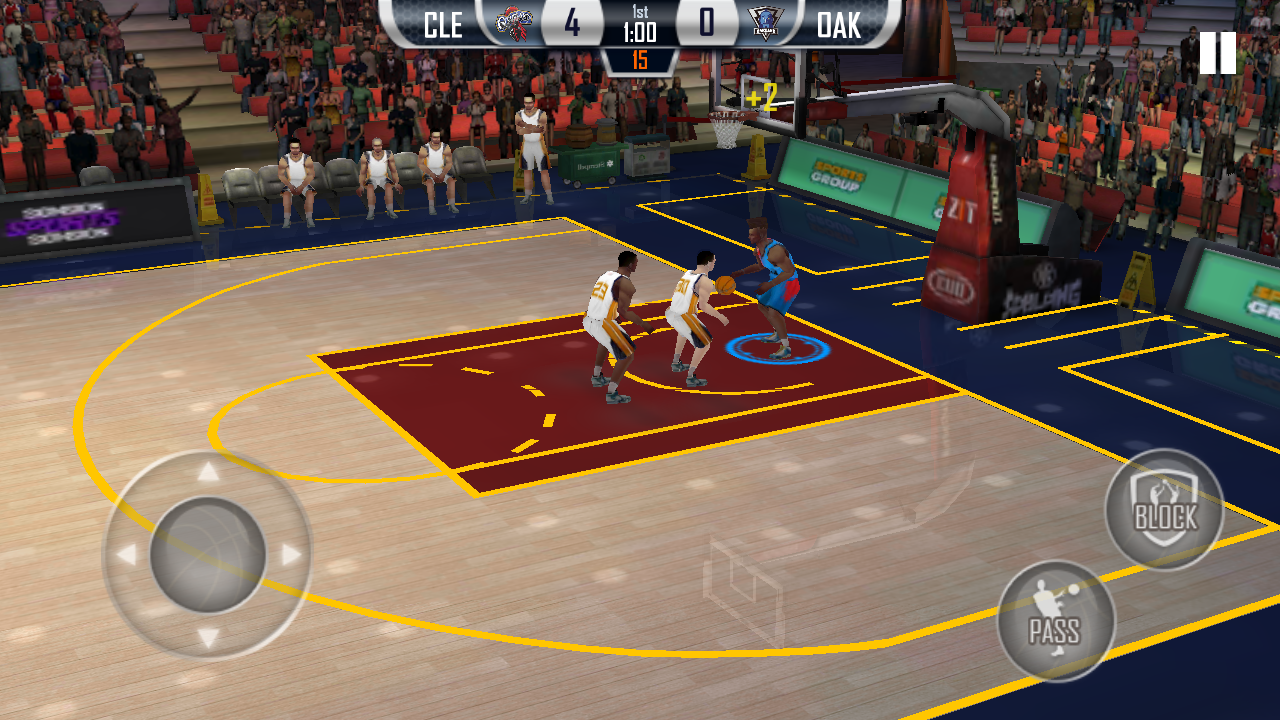Viewport: 1280px width, 720px height.
Task: Tap the joystick's down arrow
Action: (208, 638)
